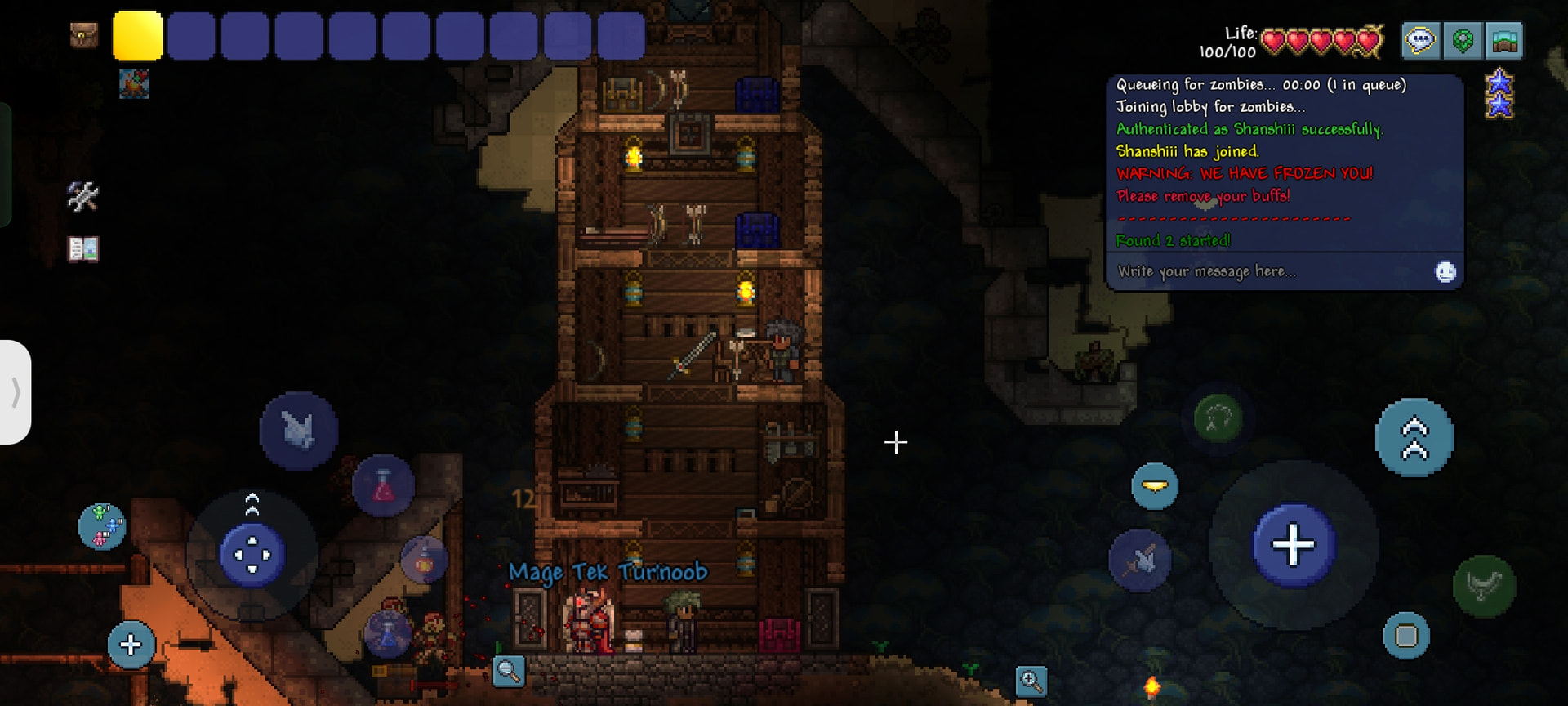This screenshot has height=706, width=1568.
Task: Open the inventory chest icon
Action: [x=83, y=35]
